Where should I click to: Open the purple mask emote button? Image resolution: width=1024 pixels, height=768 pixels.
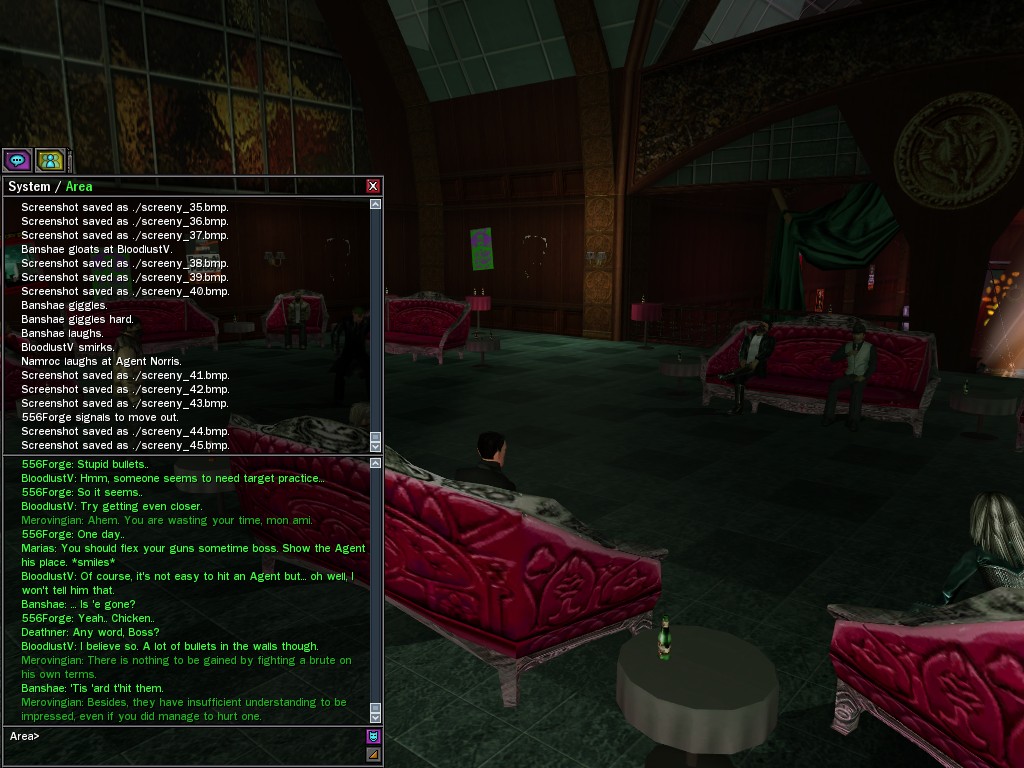tap(373, 736)
